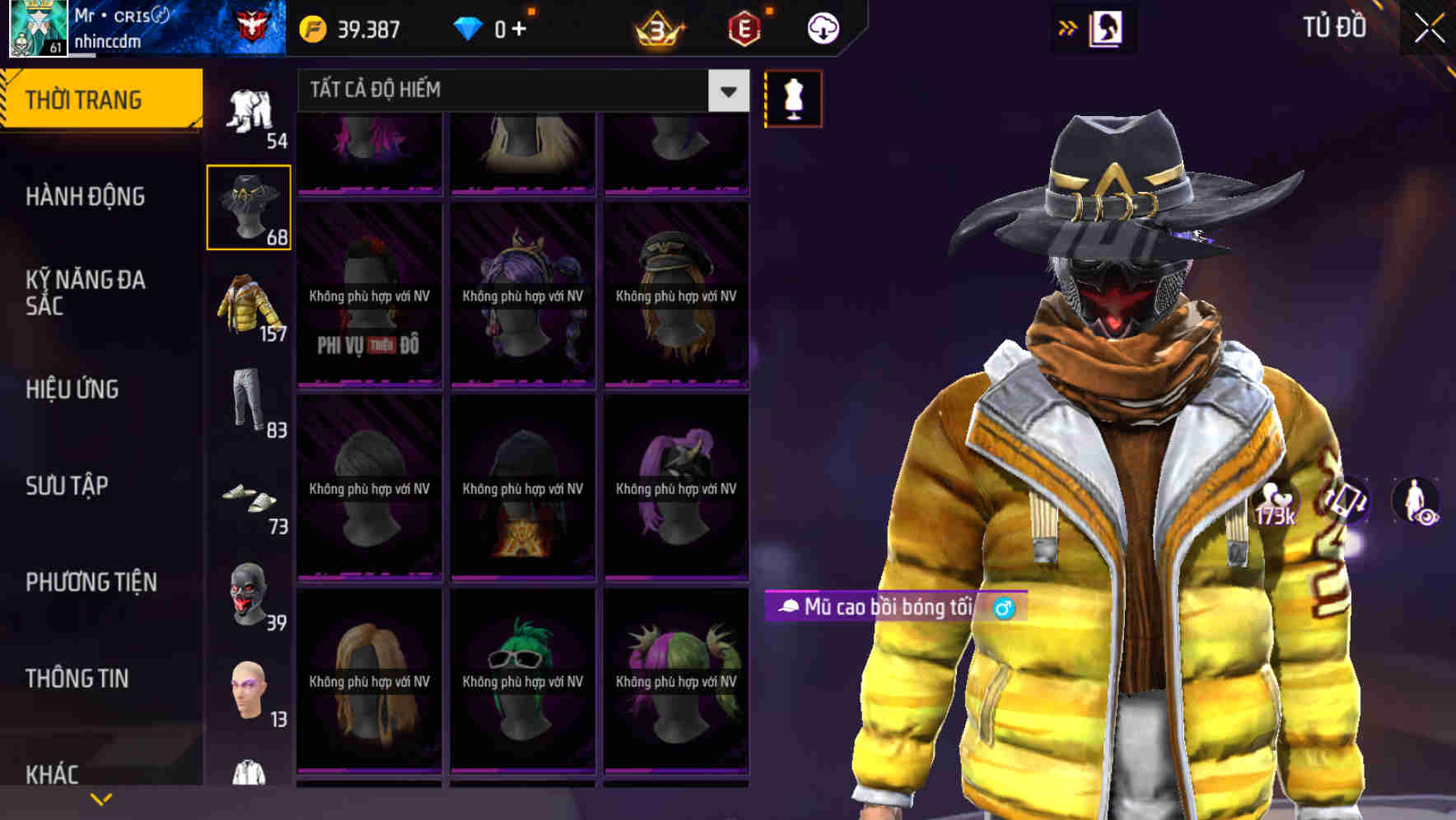Click the Mũ cao bồi bóng tối name label

point(895,607)
